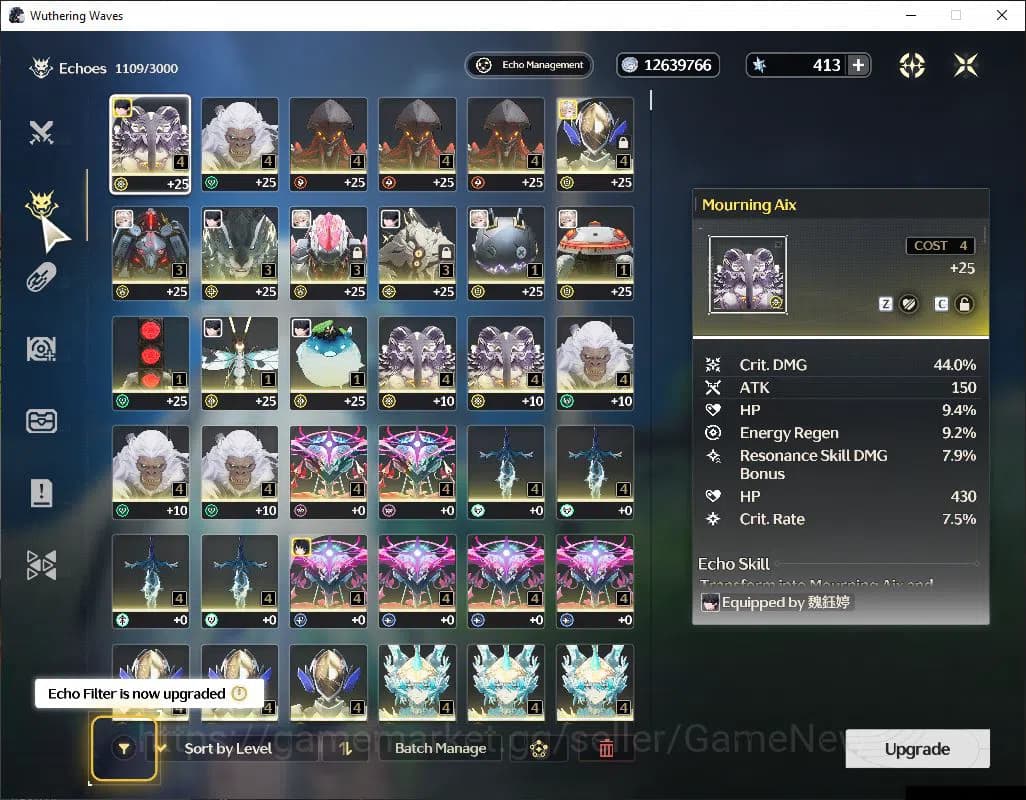The height and width of the screenshot is (800, 1026).
Task: Maximize the Wuthering Waves window
Action: point(956,15)
